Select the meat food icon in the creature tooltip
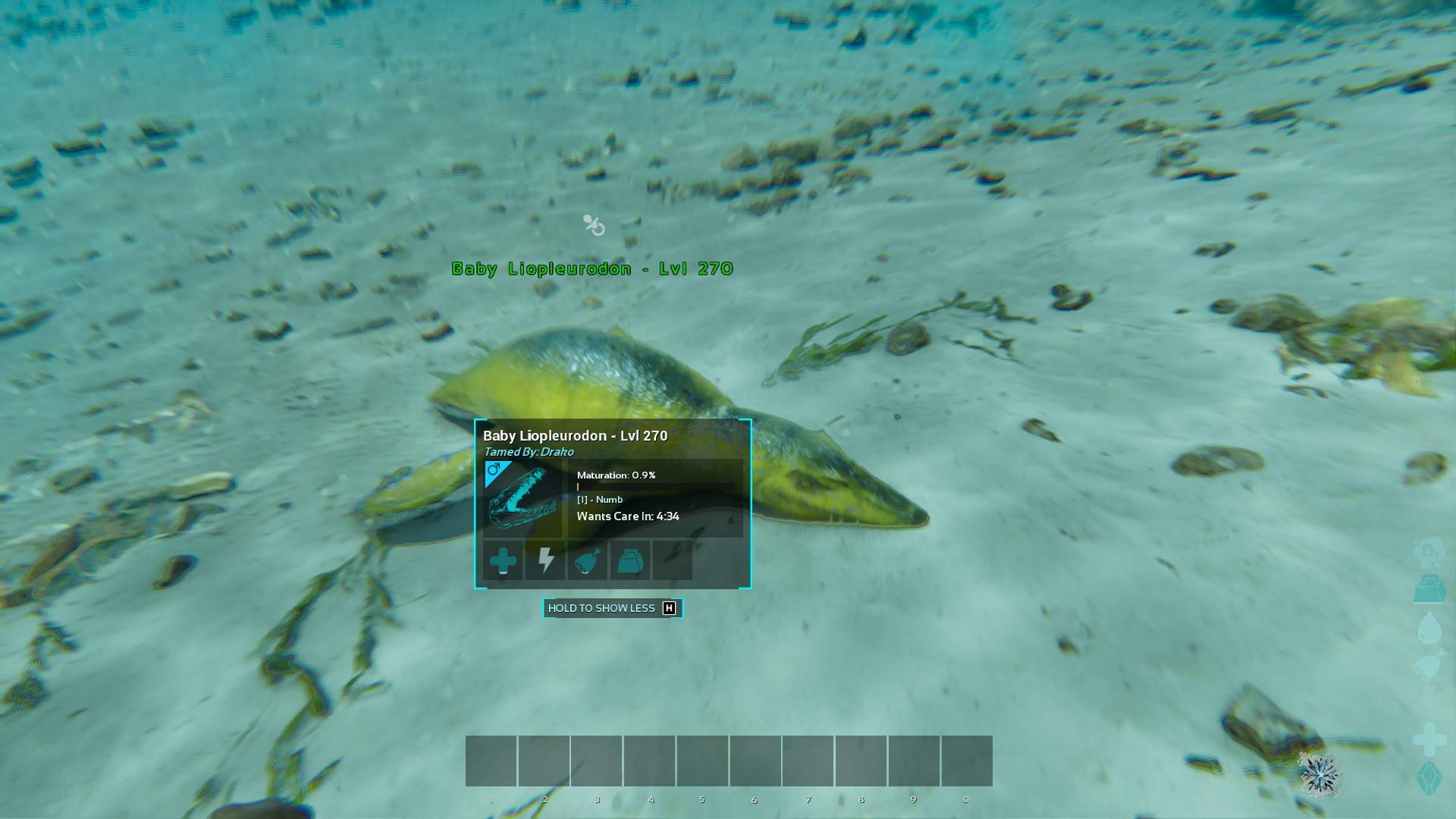Image resolution: width=1456 pixels, height=819 pixels. pyautogui.click(x=588, y=561)
